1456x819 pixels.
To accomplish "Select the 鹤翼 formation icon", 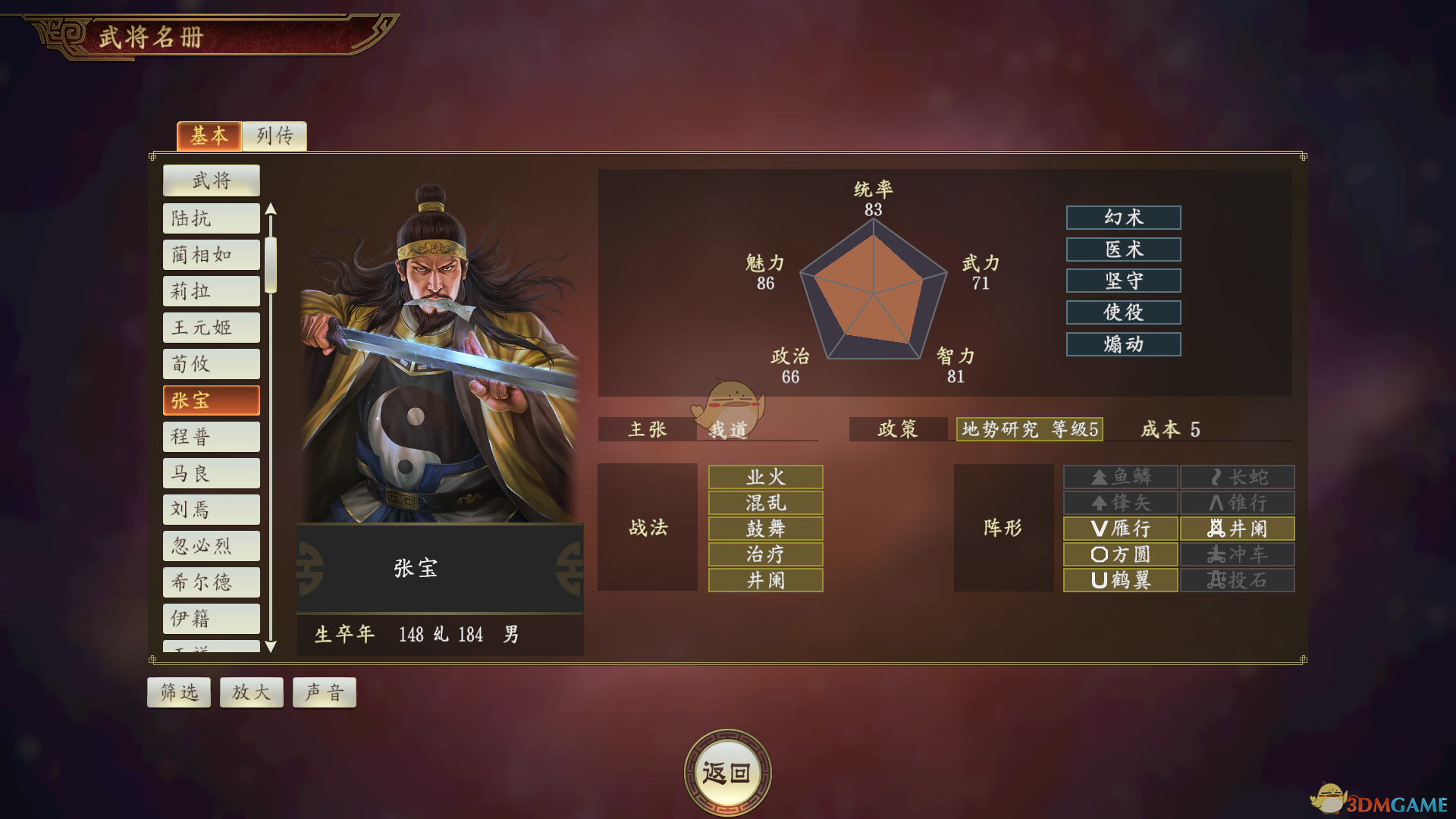I will click(x=1120, y=580).
